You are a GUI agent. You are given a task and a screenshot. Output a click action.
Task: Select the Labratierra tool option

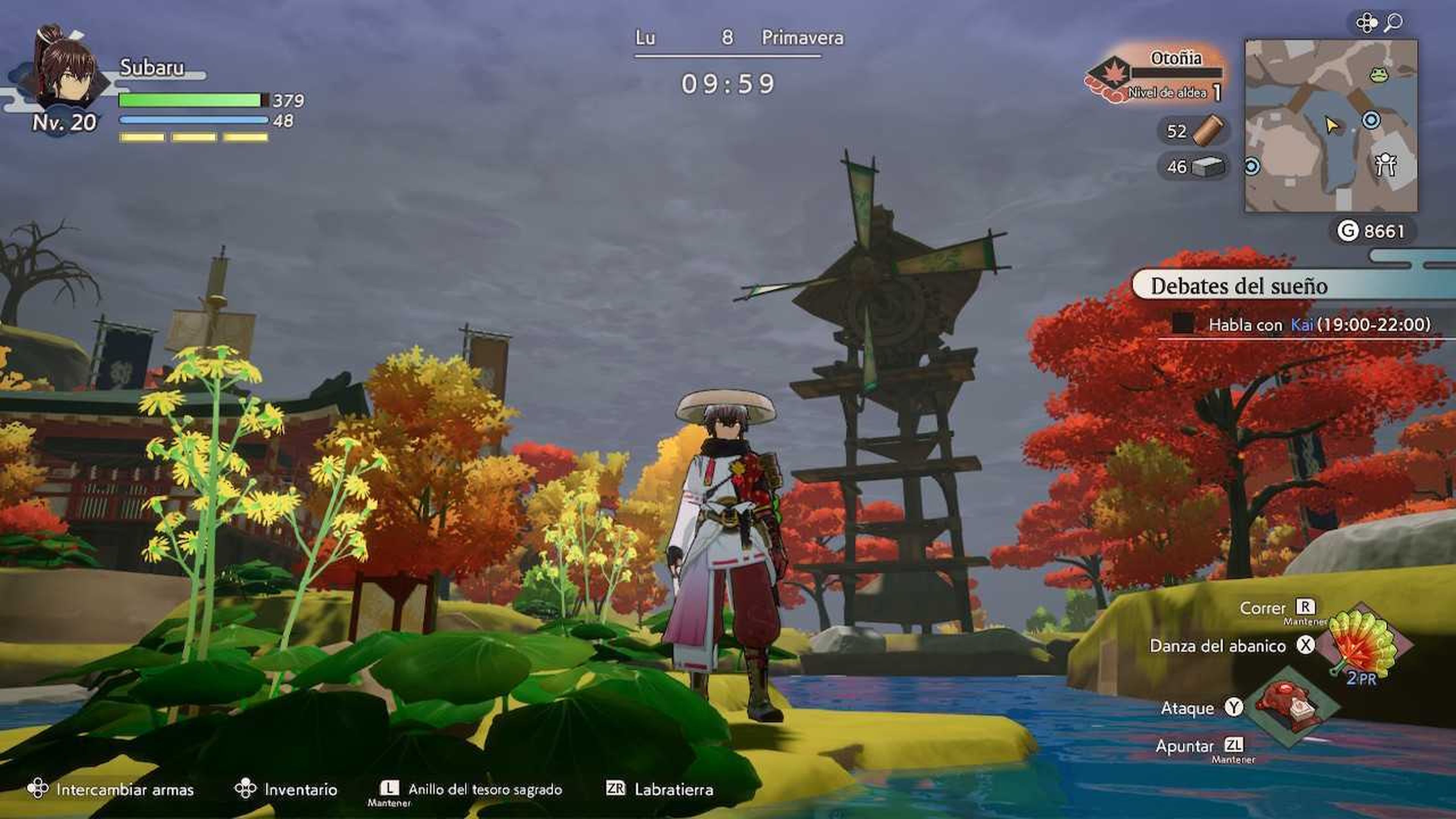point(660,789)
